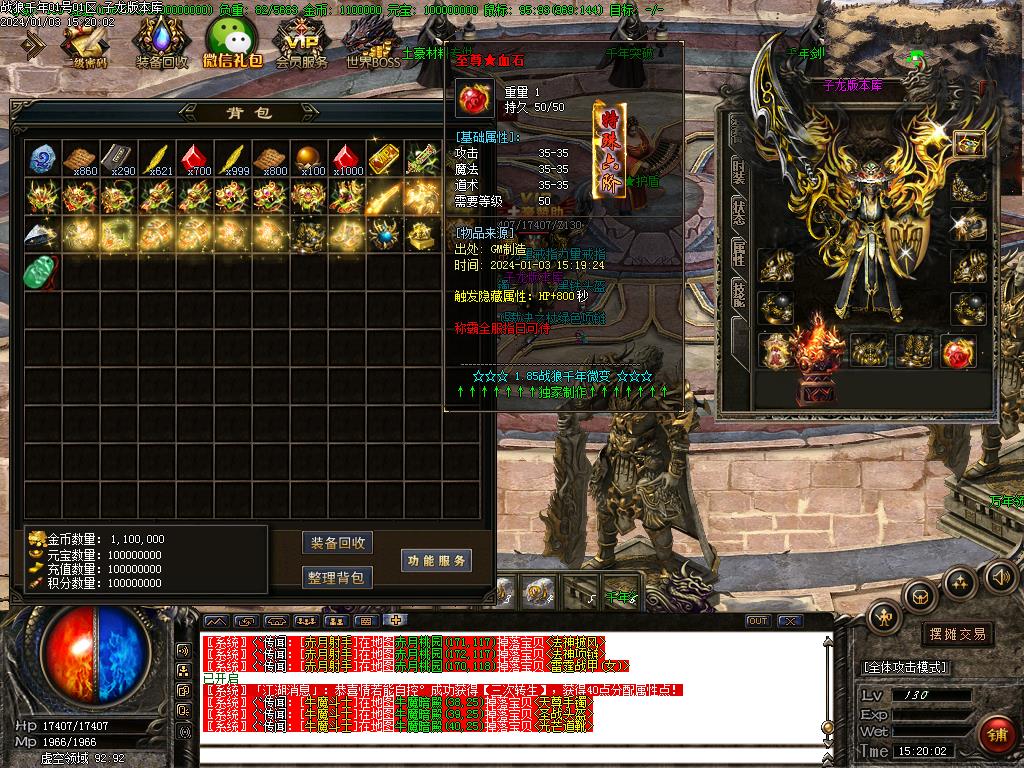Open the 装备回收 icon in the top bar
Viewport: 1024px width, 768px height.
point(161,45)
